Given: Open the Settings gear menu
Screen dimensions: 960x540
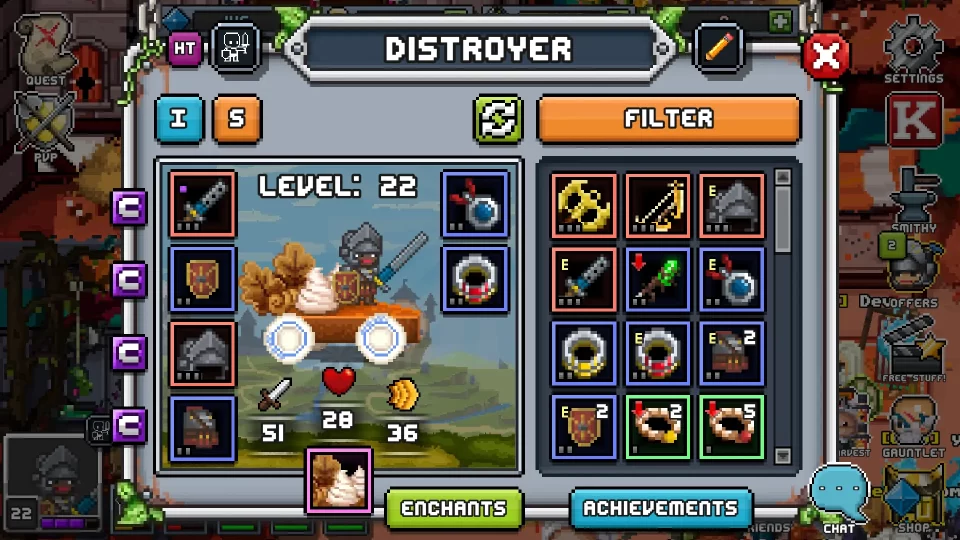Looking at the screenshot, I should [x=913, y=50].
